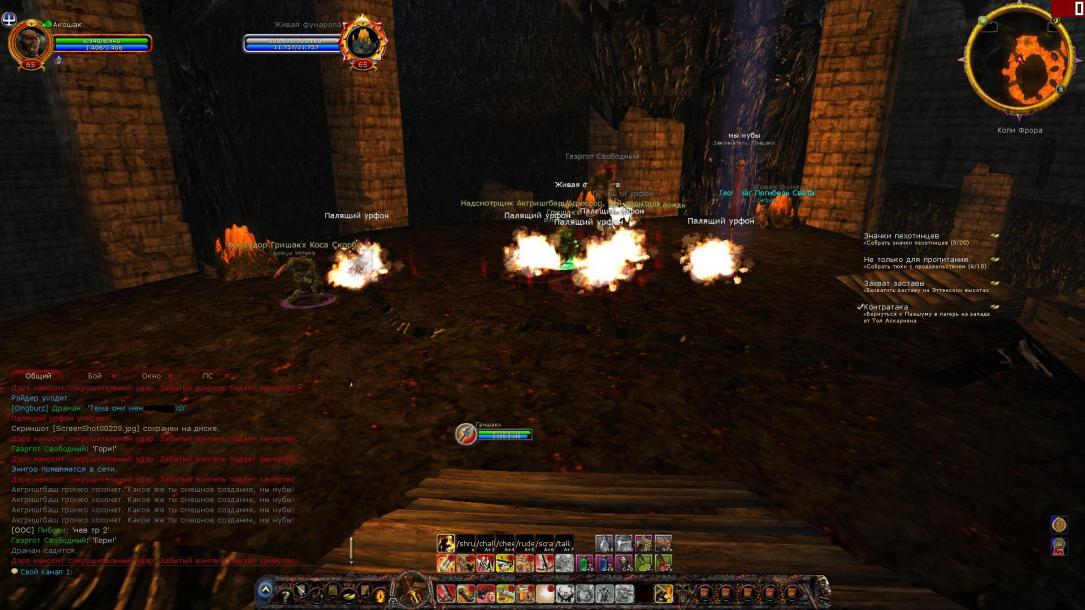Select the Значки пехотинцев quest in tracker
1085x610 pixels.
(902, 236)
